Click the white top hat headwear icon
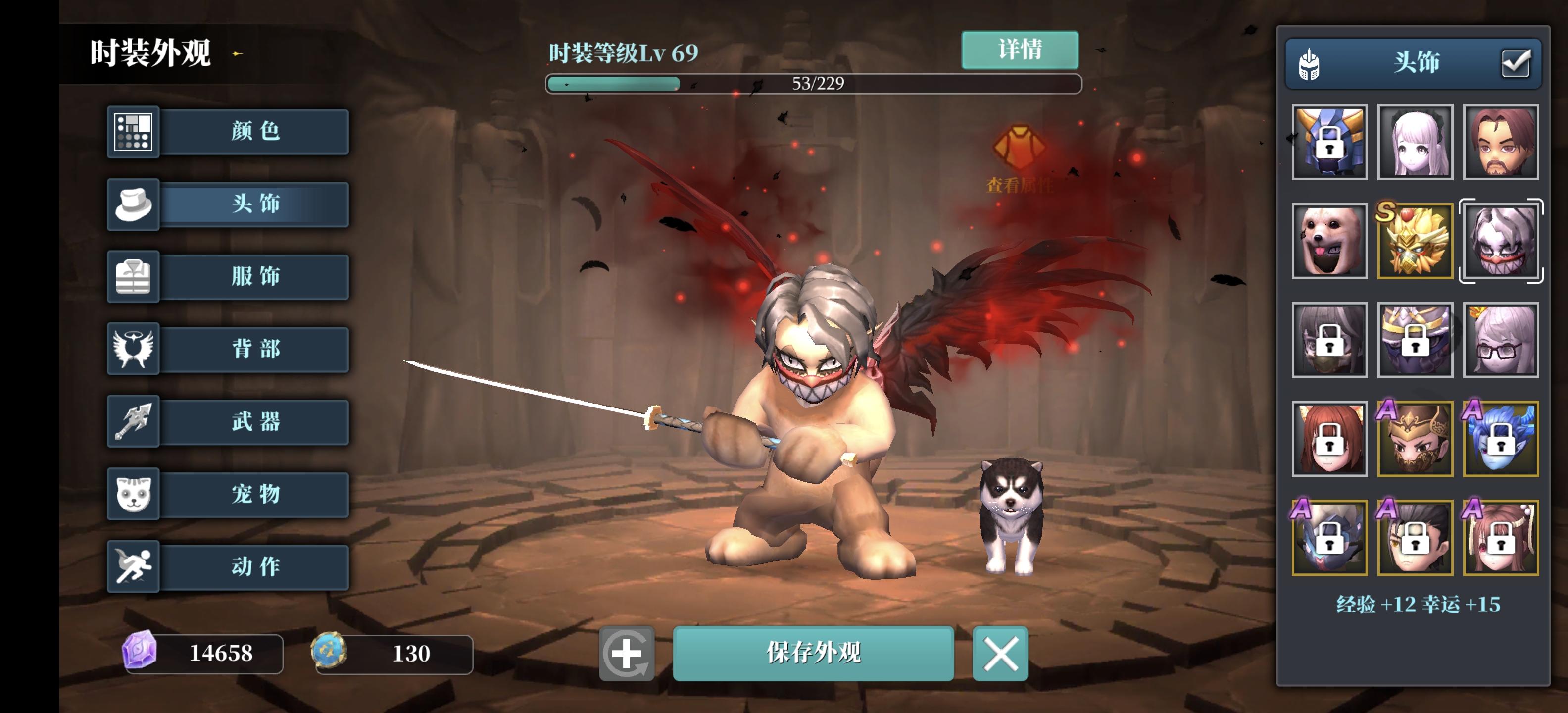 tap(133, 204)
